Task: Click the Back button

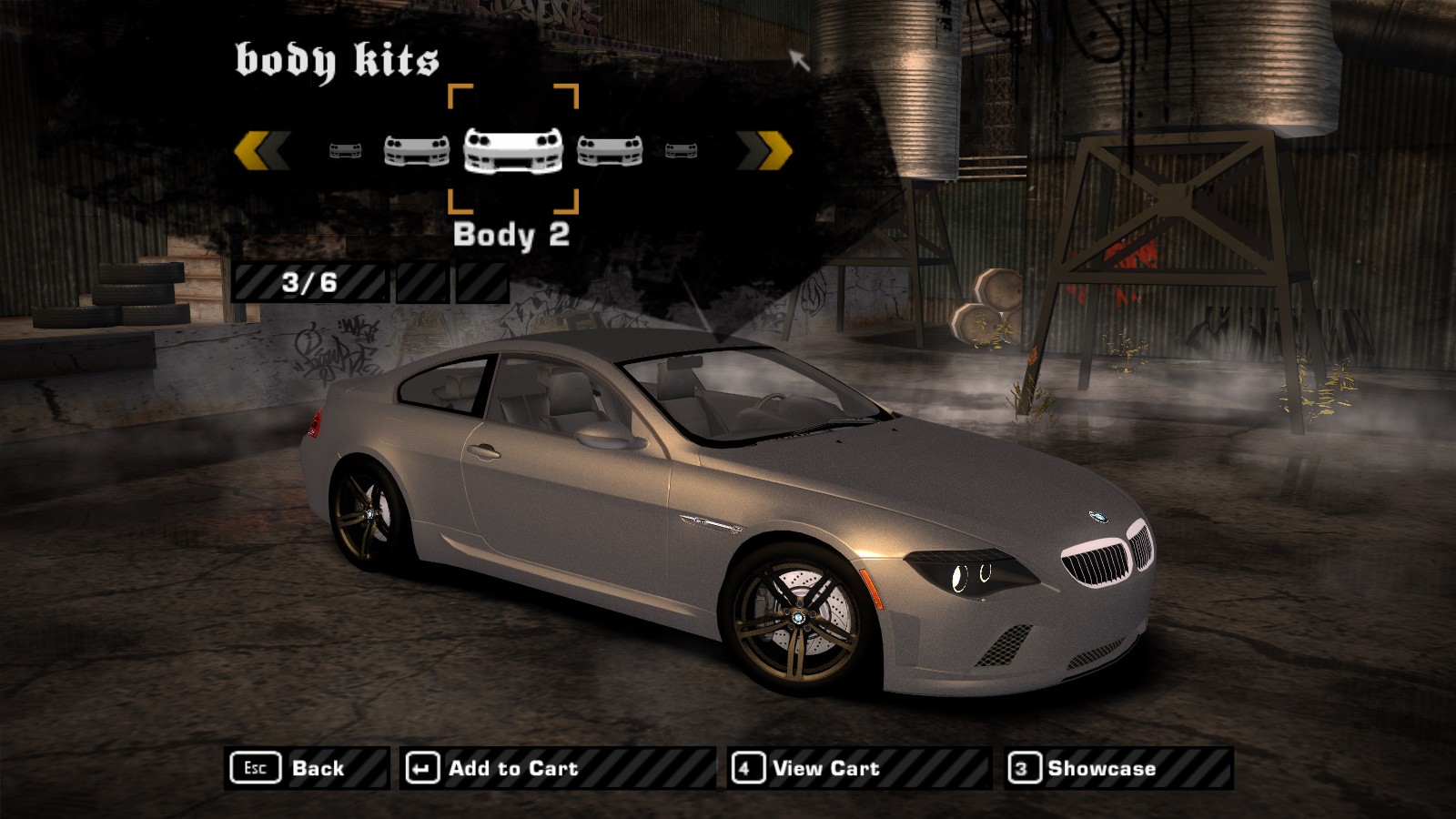Action: (306, 769)
